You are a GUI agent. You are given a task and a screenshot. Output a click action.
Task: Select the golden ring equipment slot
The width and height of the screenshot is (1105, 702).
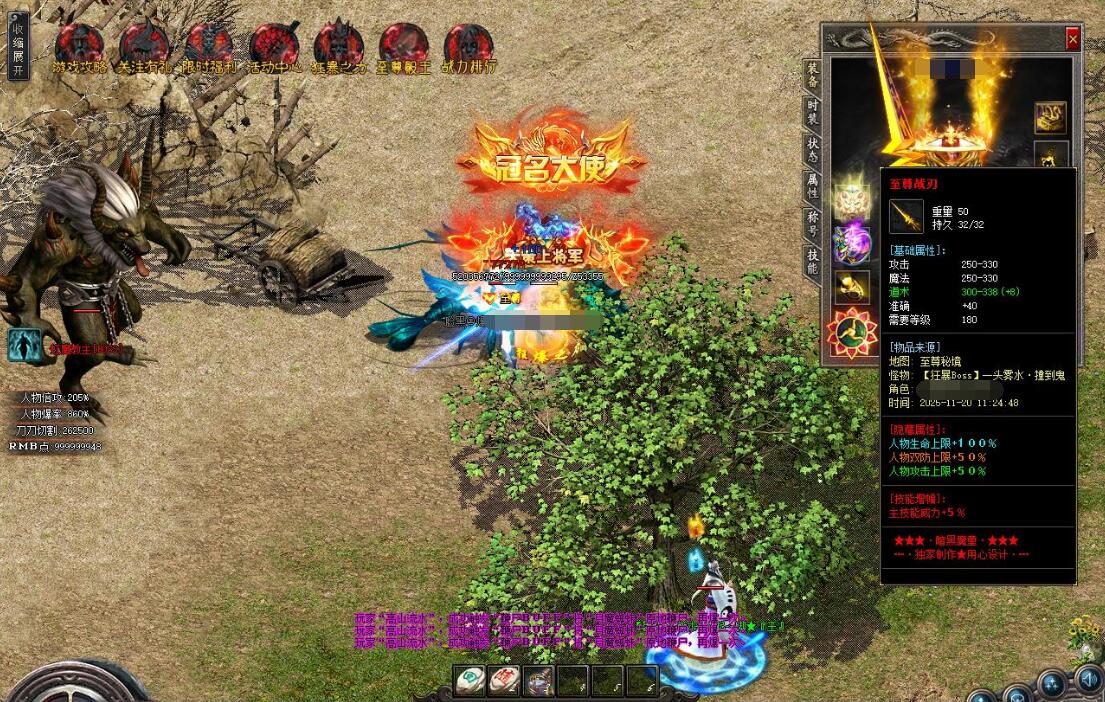tap(852, 288)
